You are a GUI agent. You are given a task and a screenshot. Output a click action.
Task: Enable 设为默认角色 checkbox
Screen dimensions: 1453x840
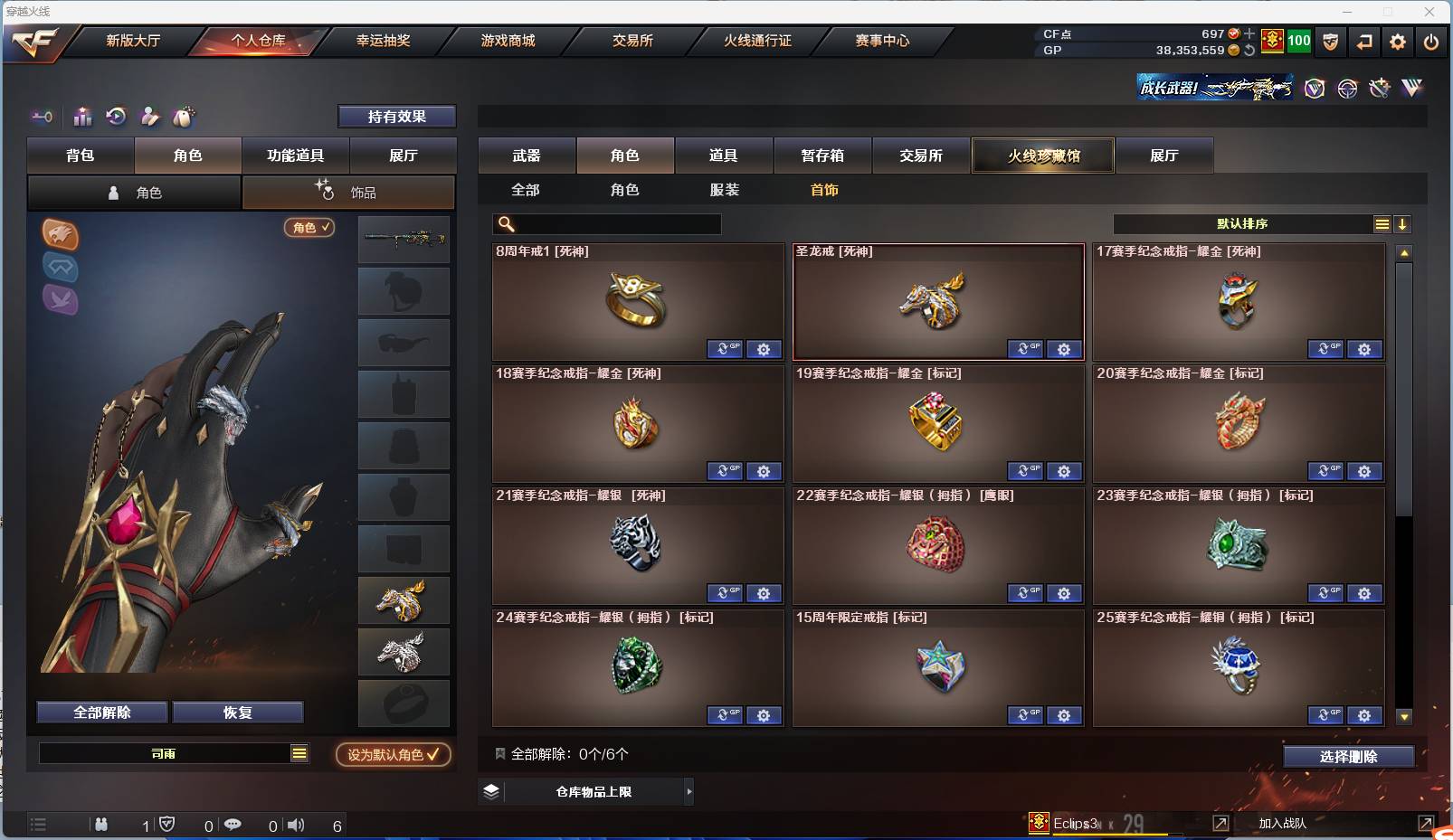[393, 755]
